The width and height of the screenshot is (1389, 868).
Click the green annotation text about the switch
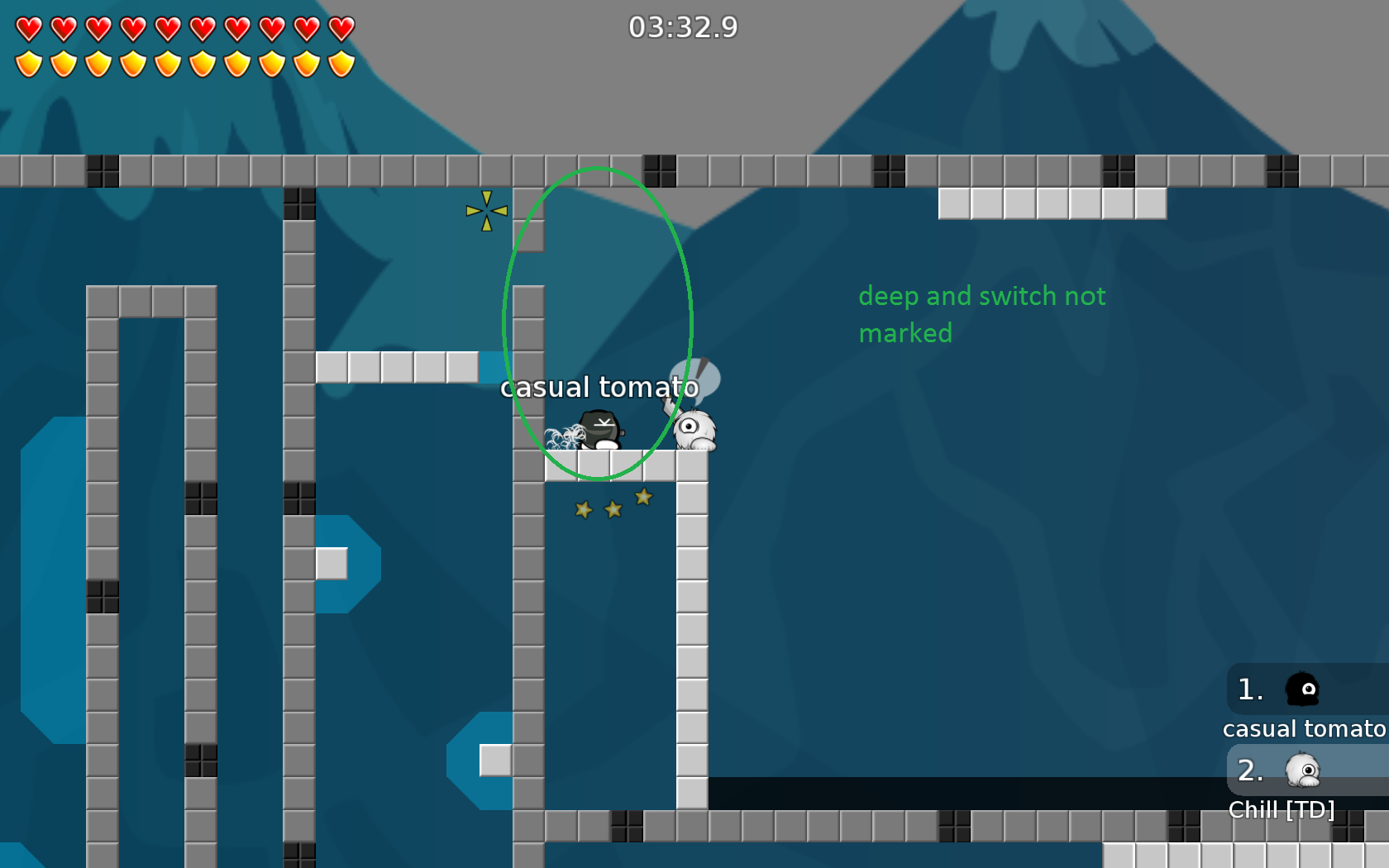point(983,314)
